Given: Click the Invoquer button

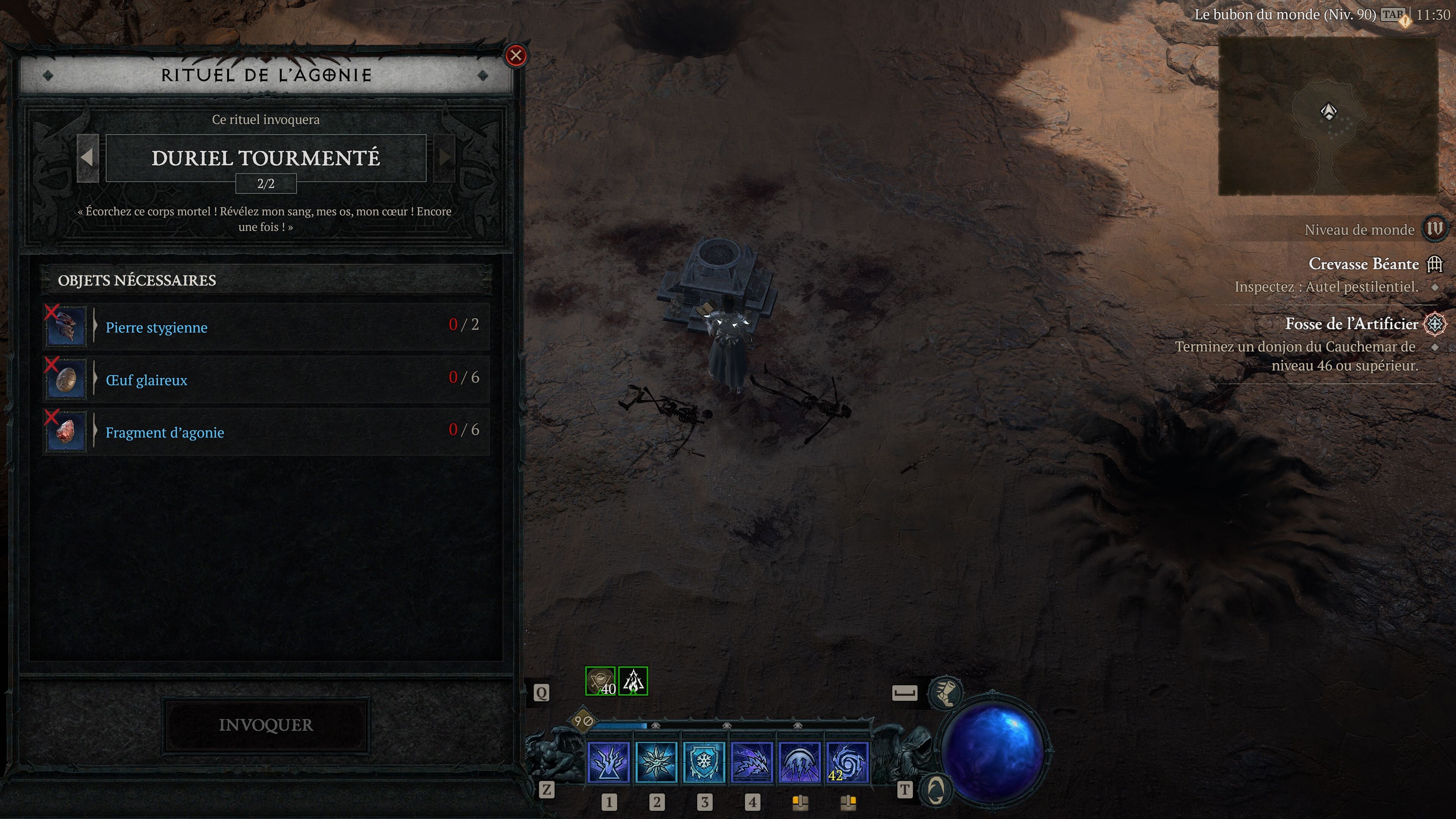Looking at the screenshot, I should pyautogui.click(x=266, y=725).
